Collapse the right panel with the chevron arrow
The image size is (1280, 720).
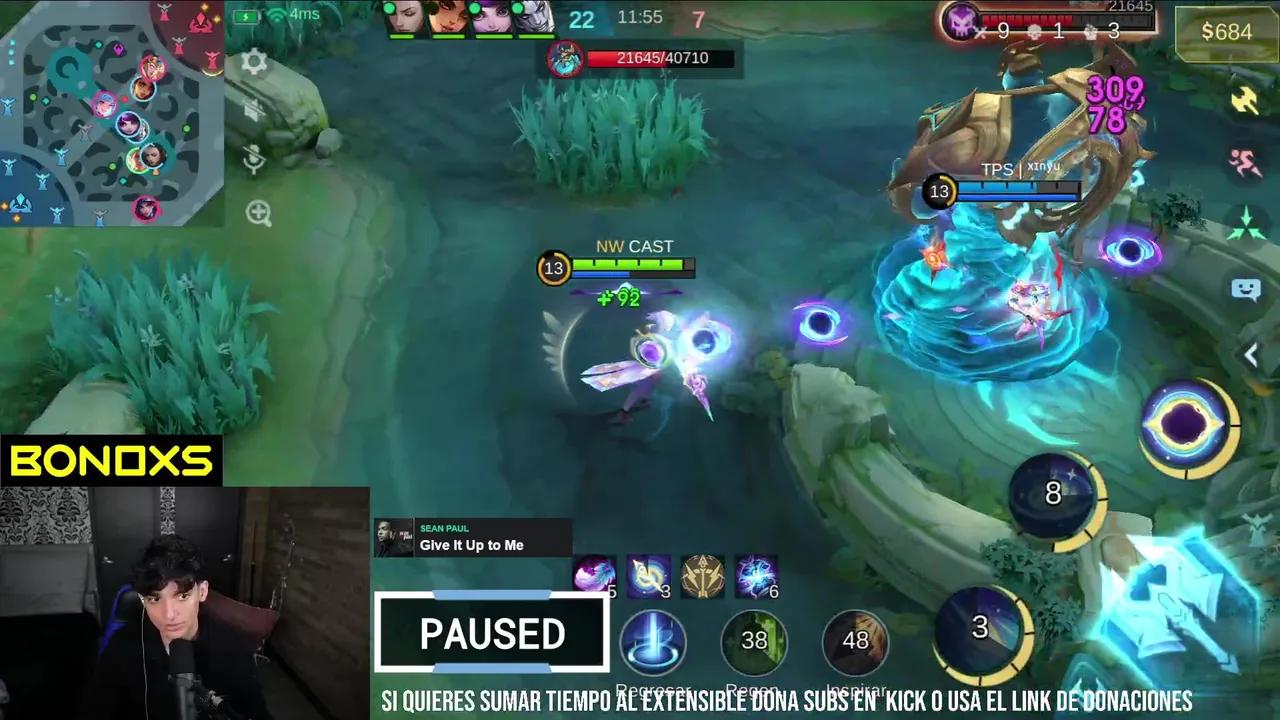1251,355
